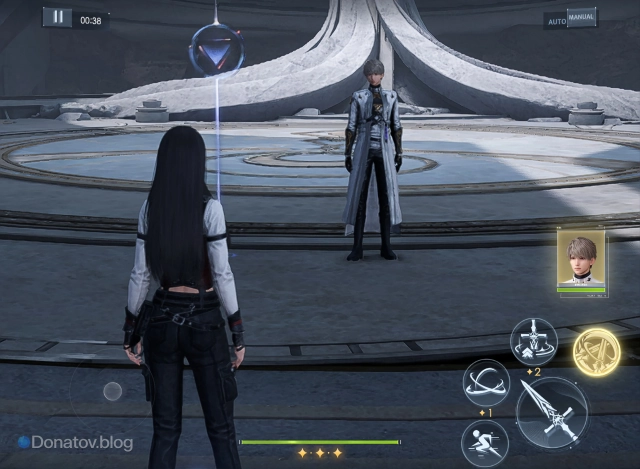Image resolution: width=640 pixels, height=469 pixels.
Task: Touch the virtual joystick circle
Action: 113,391
